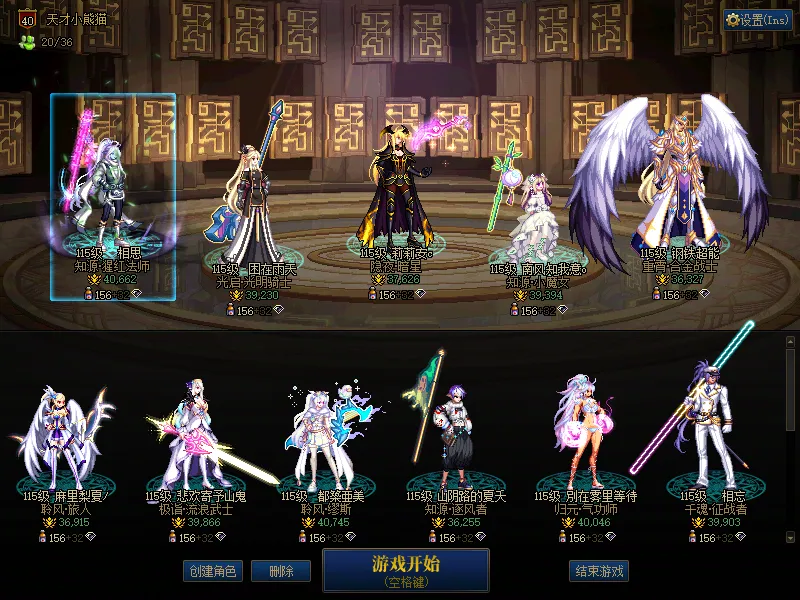Open the 设置 settings menu

tap(757, 19)
